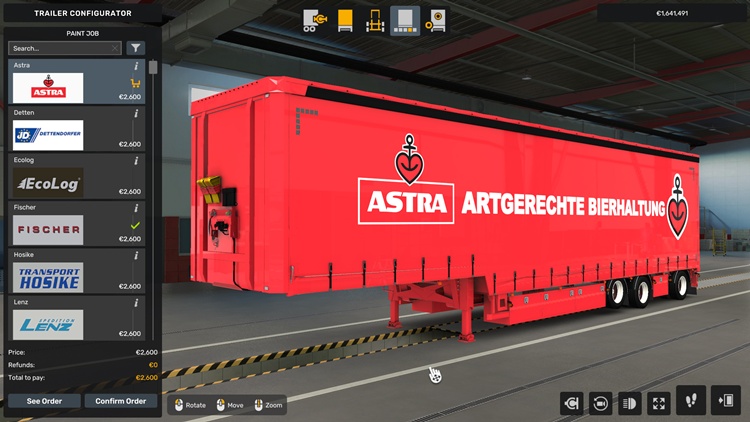The height and width of the screenshot is (422, 750).
Task: Enter walk-around mode with the footprints button
Action: point(691,400)
